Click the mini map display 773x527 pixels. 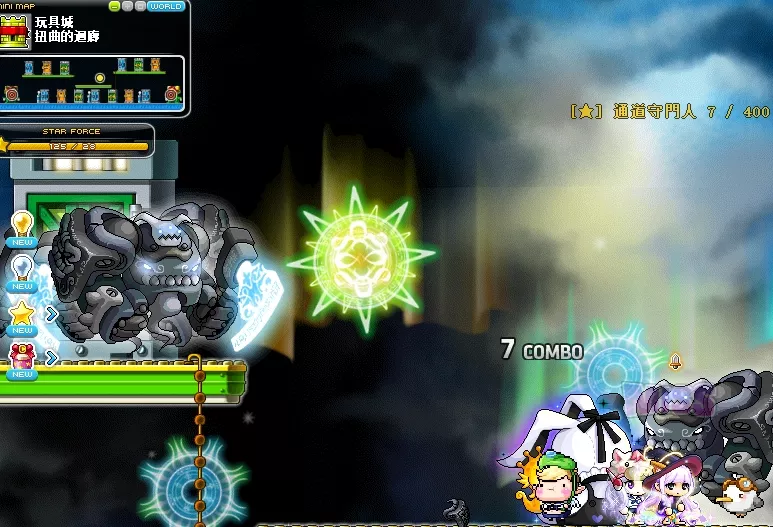[93, 82]
